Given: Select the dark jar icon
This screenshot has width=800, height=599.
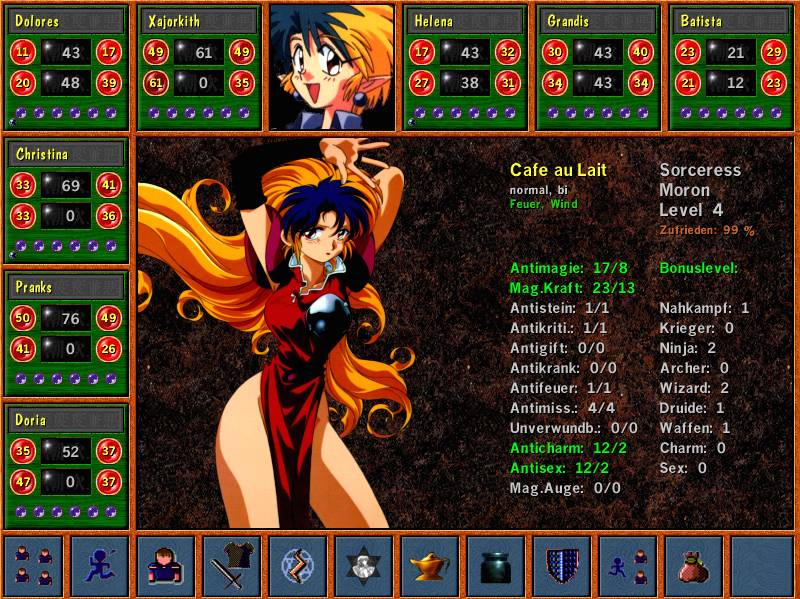Looking at the screenshot, I should 496,565.
